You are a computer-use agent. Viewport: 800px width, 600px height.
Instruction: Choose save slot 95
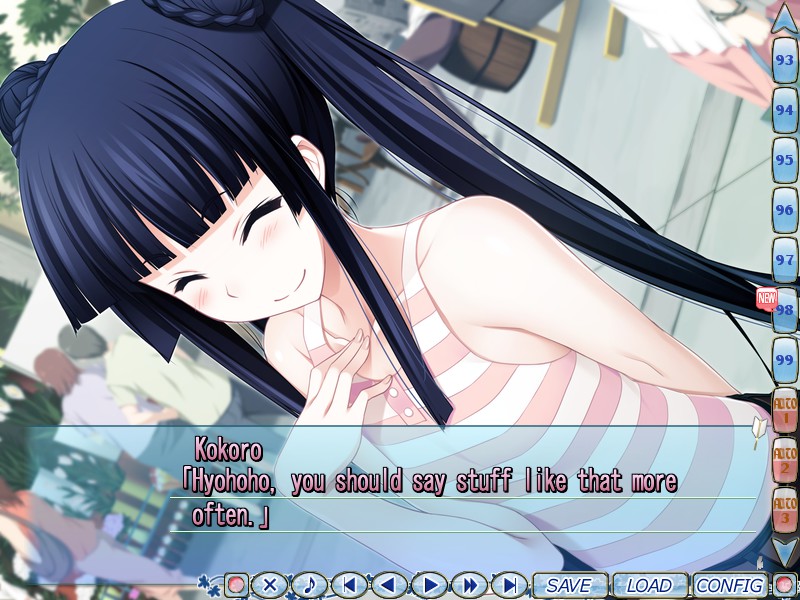(x=785, y=160)
